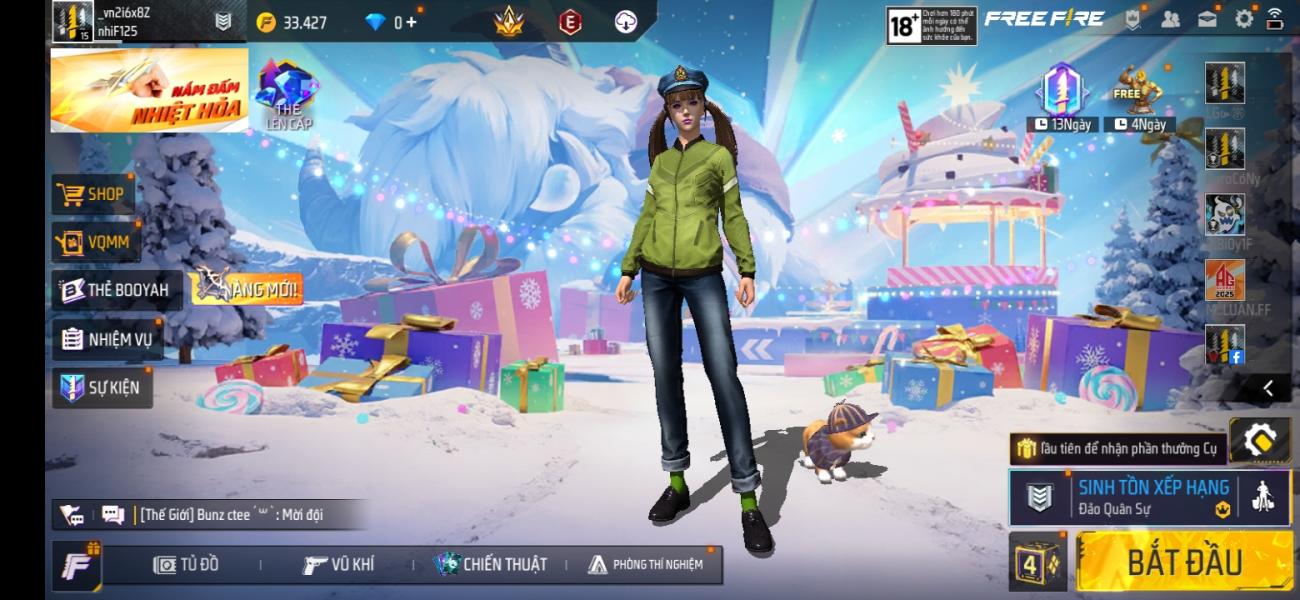
Task: Open the SỰ KIỆN events menu
Action: (x=101, y=387)
